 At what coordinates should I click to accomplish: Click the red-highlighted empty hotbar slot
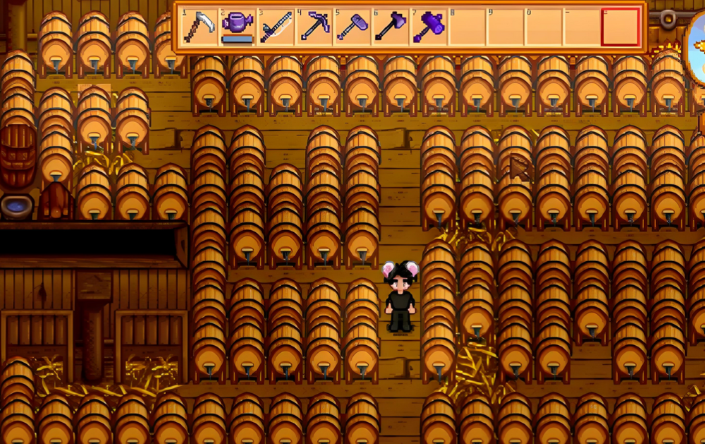620,27
